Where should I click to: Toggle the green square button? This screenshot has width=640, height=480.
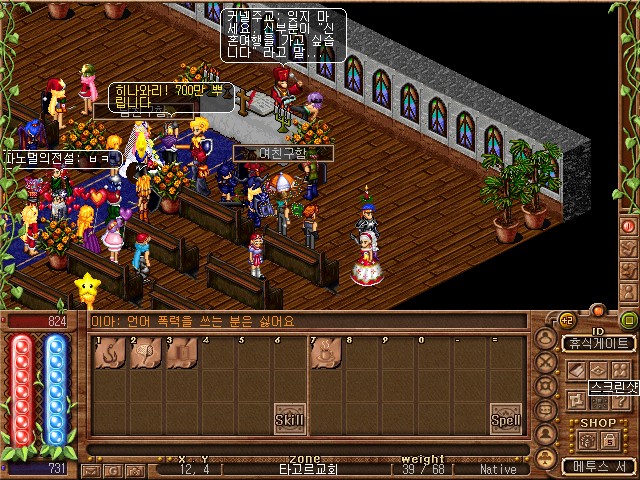coord(629,320)
